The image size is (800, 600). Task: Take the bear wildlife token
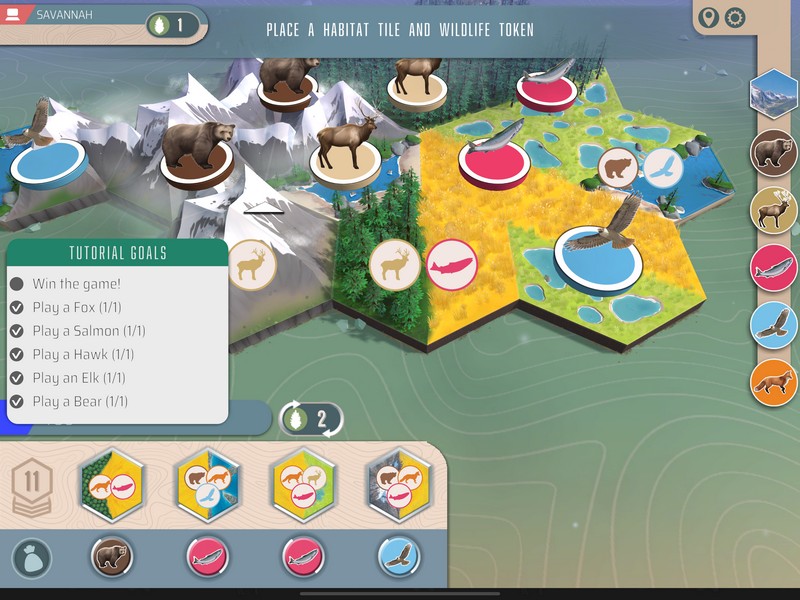[x=112, y=557]
